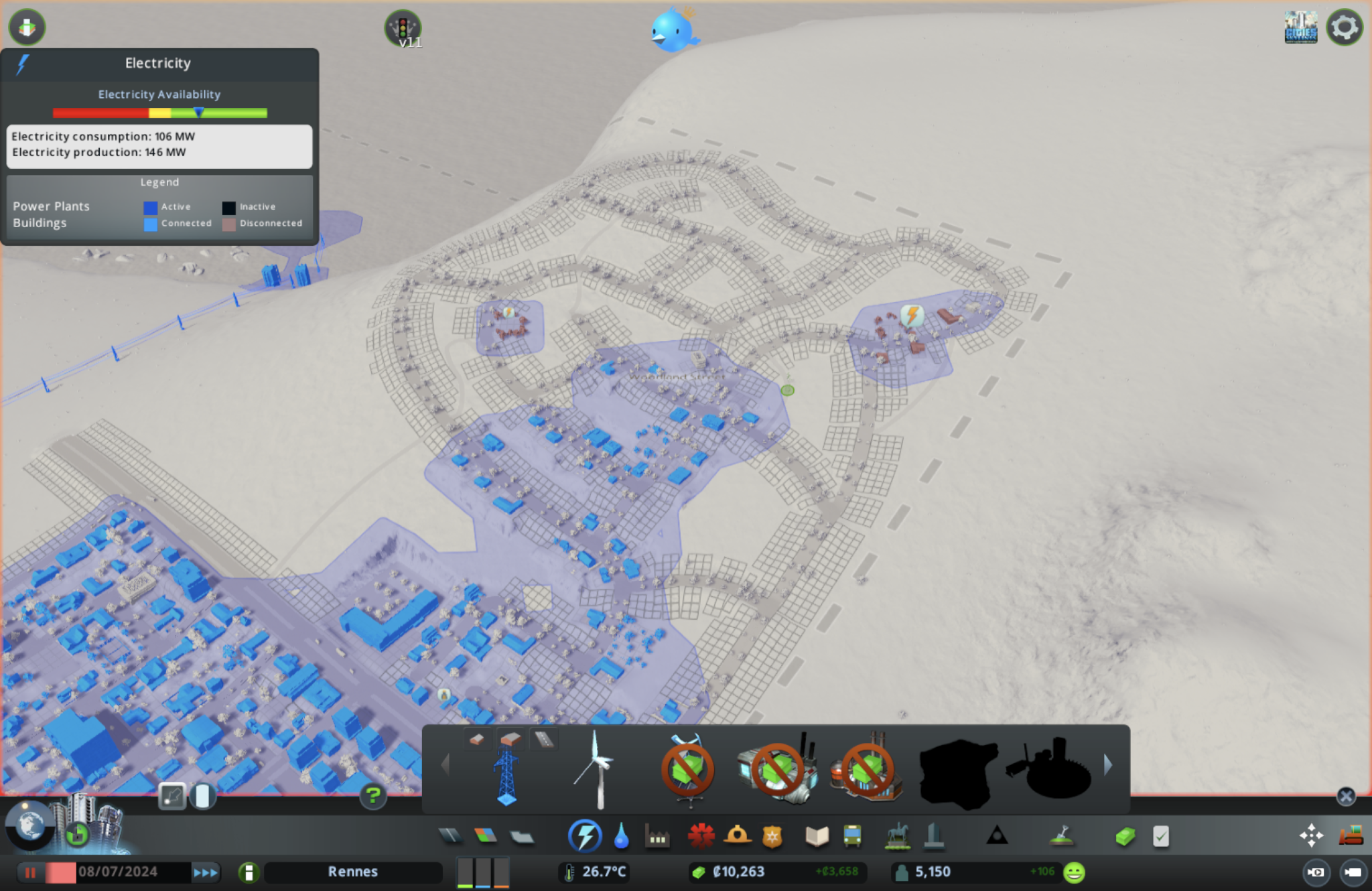Click the Electricity Availability slider marker
The height and width of the screenshot is (891, 1372).
point(199,113)
